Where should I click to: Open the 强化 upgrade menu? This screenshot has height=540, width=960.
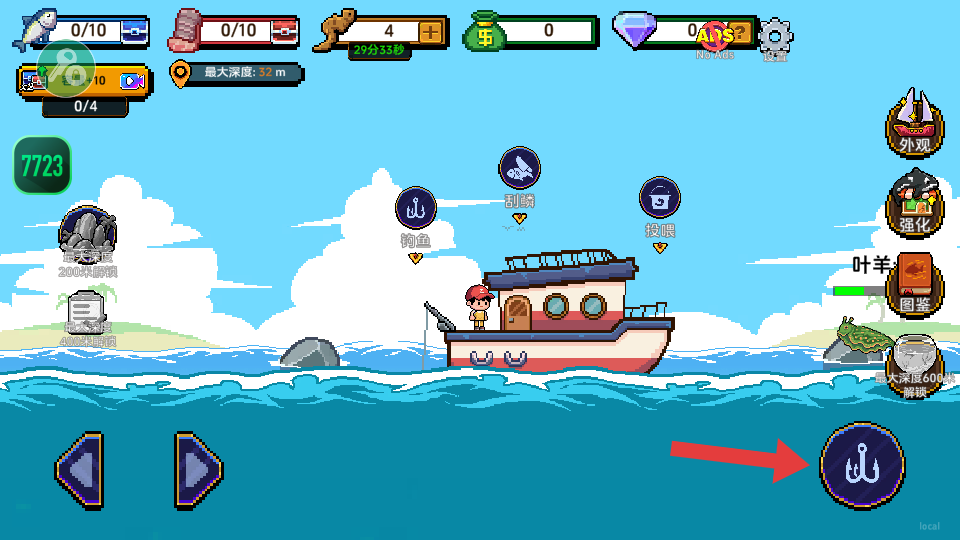coord(914,203)
